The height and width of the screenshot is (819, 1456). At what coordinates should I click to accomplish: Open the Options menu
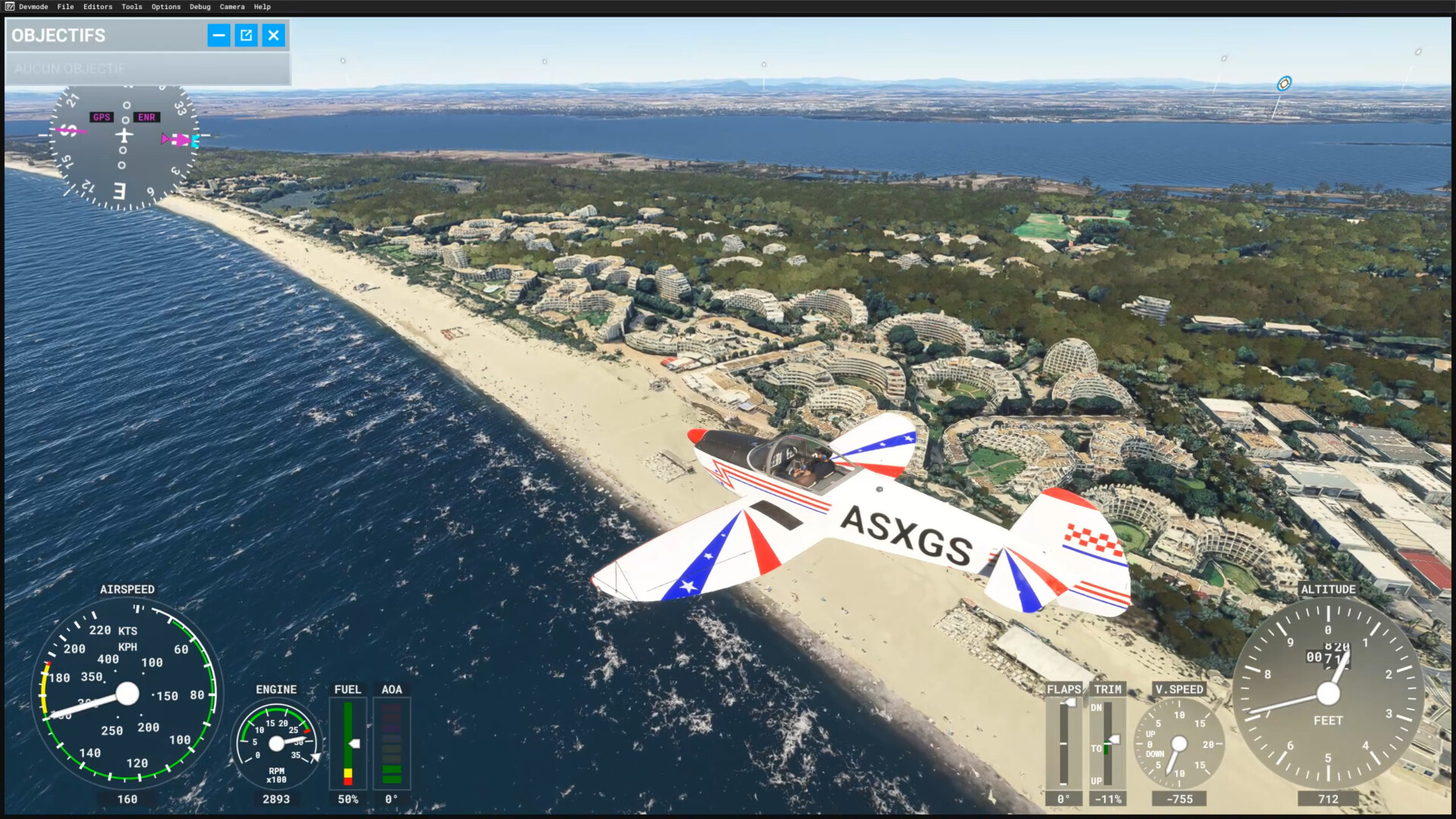tap(165, 7)
